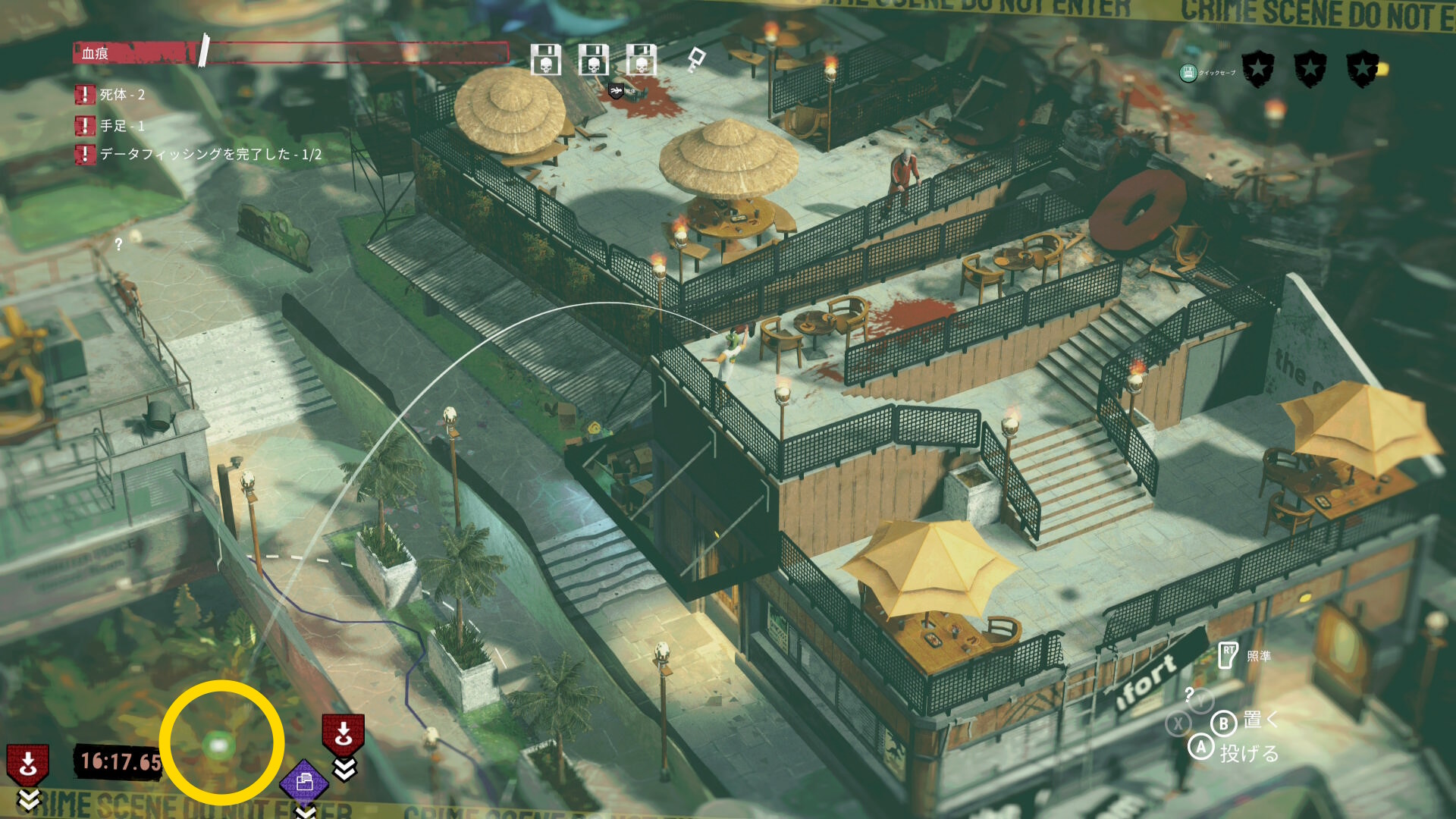Open the データフィッシング objective entry

(x=210, y=155)
